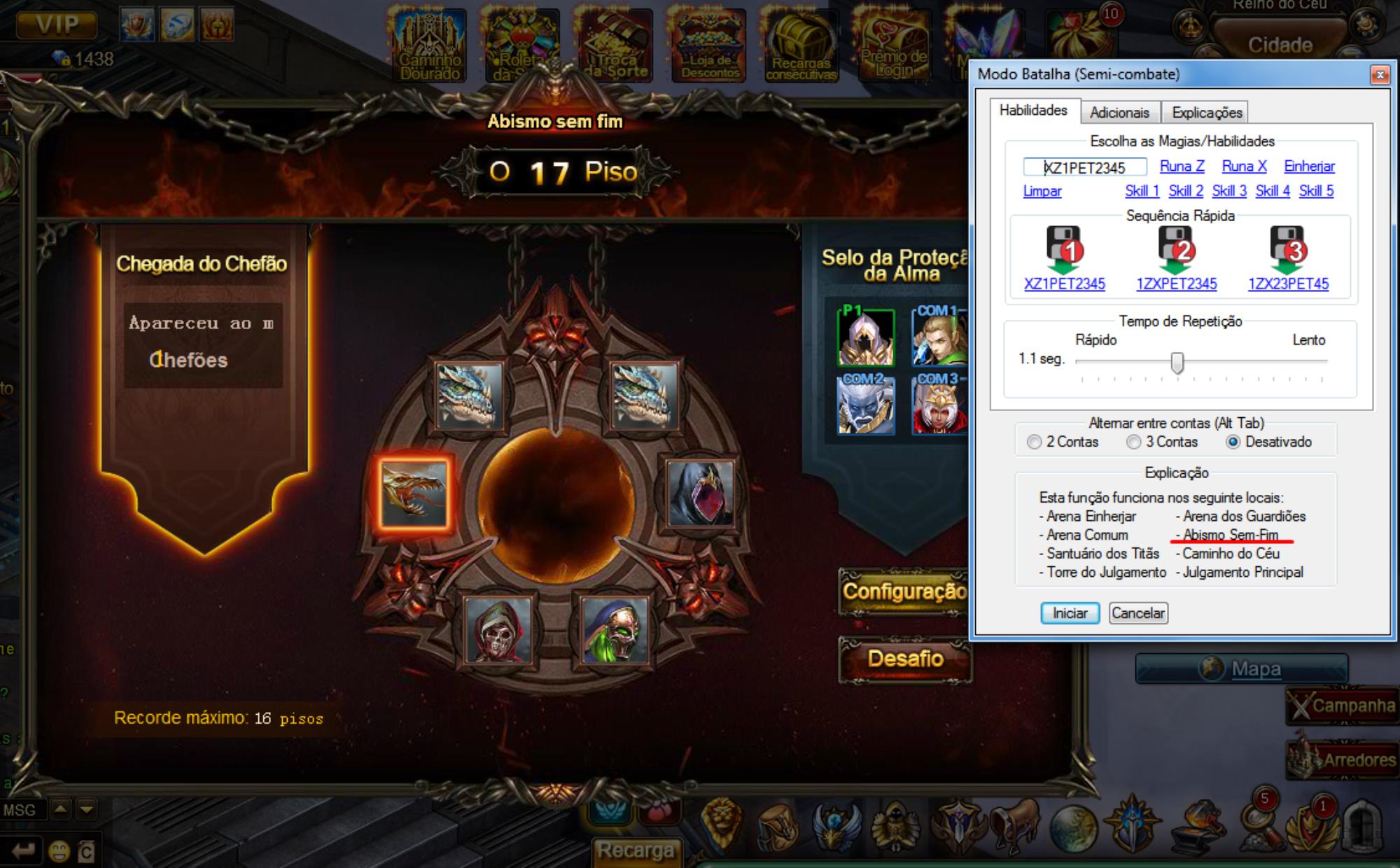
Task: Click the skill sequence text field
Action: (x=1085, y=167)
